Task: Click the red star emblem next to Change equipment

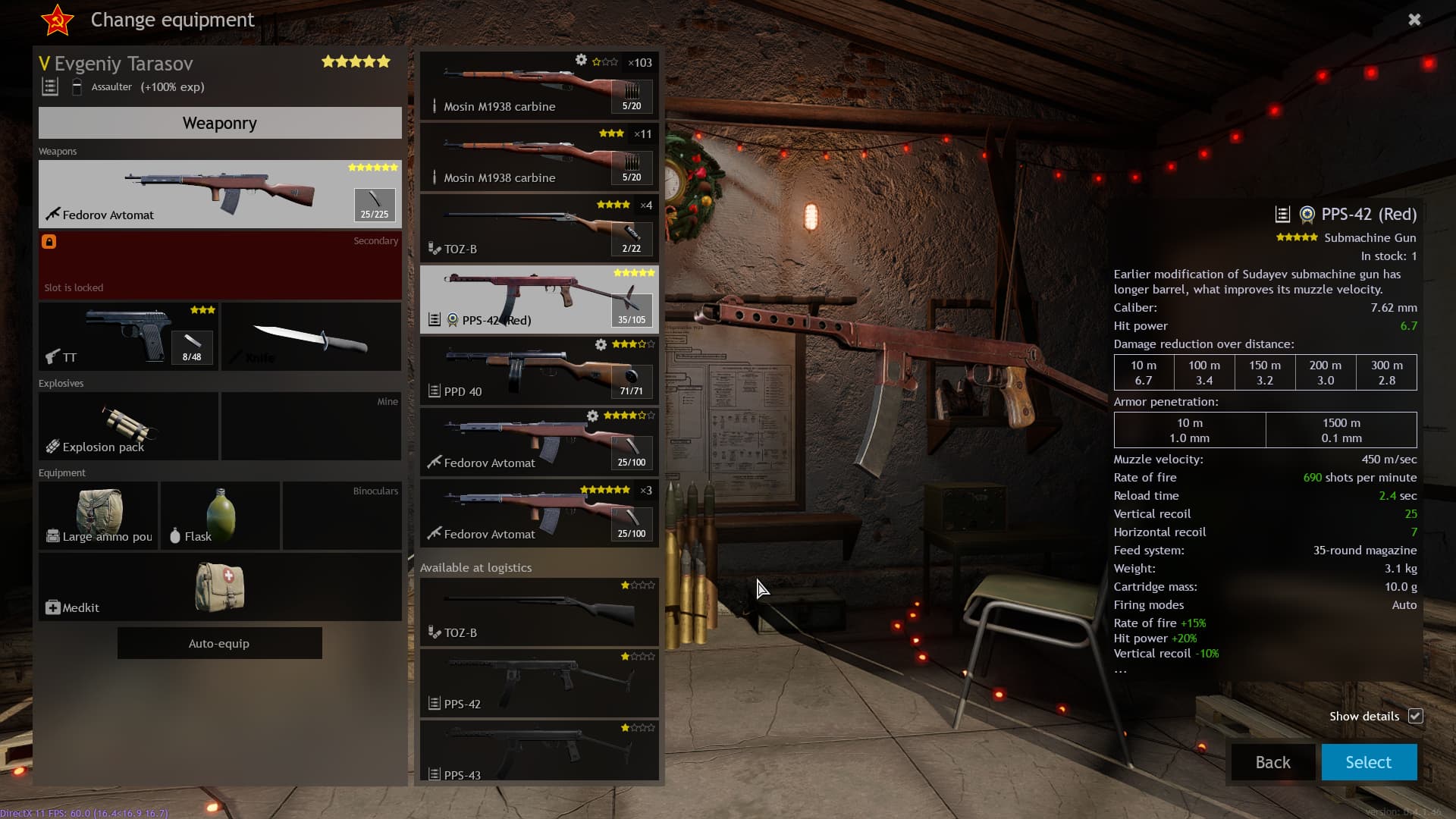Action: tap(58, 20)
